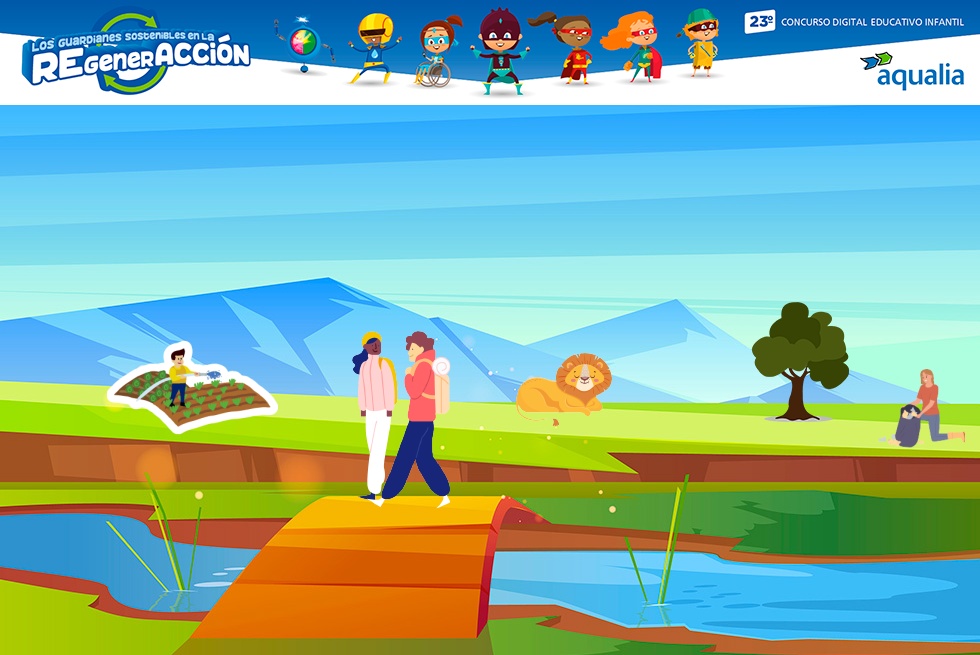Image resolution: width=980 pixels, height=655 pixels.
Task: Open the Guardianes Sostenibles REgenerACCIÓN logo
Action: (x=137, y=55)
